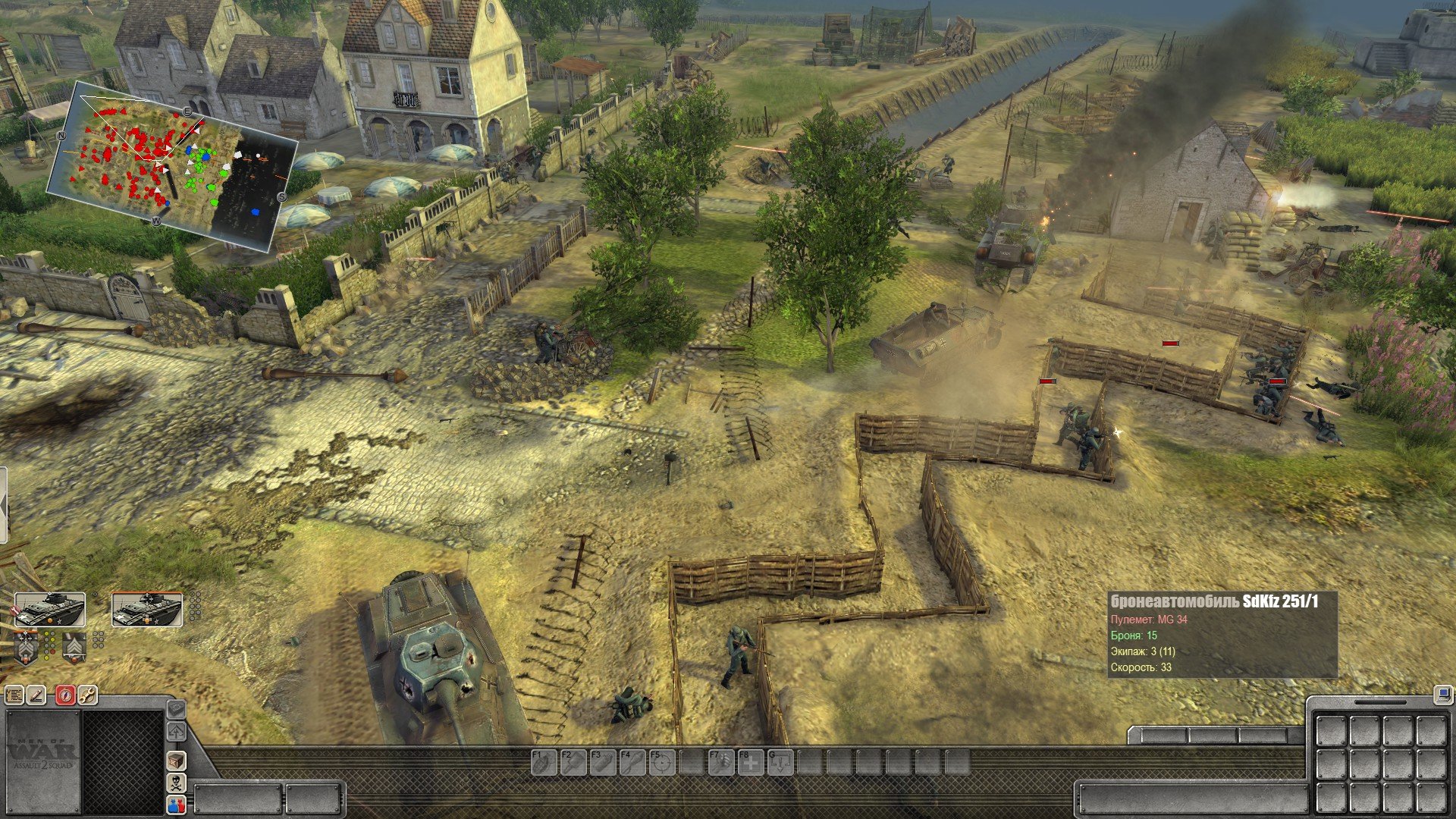Screen dimensions: 1456x819
Task: Open the wooden crate inventory button
Action: pos(176,761)
